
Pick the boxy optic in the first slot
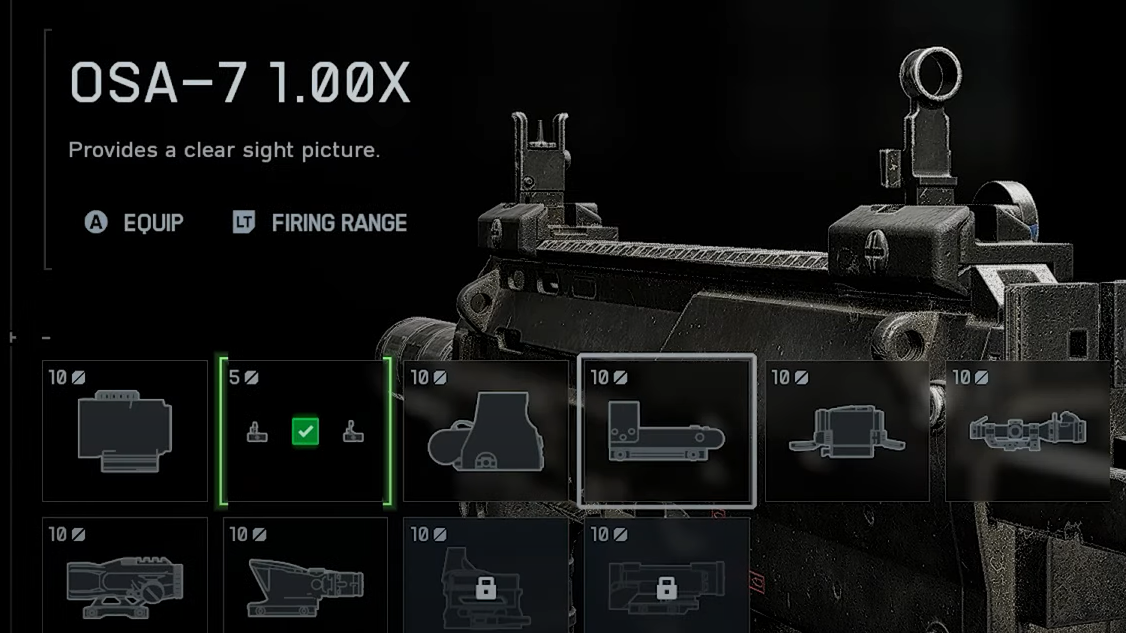coord(125,431)
